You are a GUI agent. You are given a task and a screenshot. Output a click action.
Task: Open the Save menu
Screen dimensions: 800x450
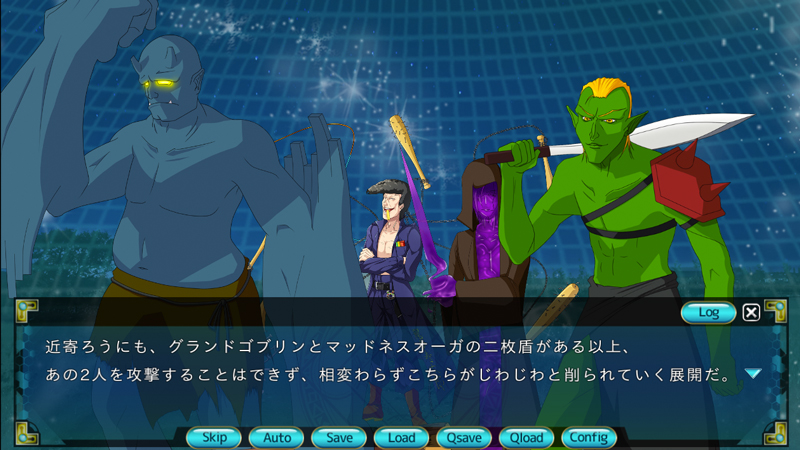click(339, 437)
